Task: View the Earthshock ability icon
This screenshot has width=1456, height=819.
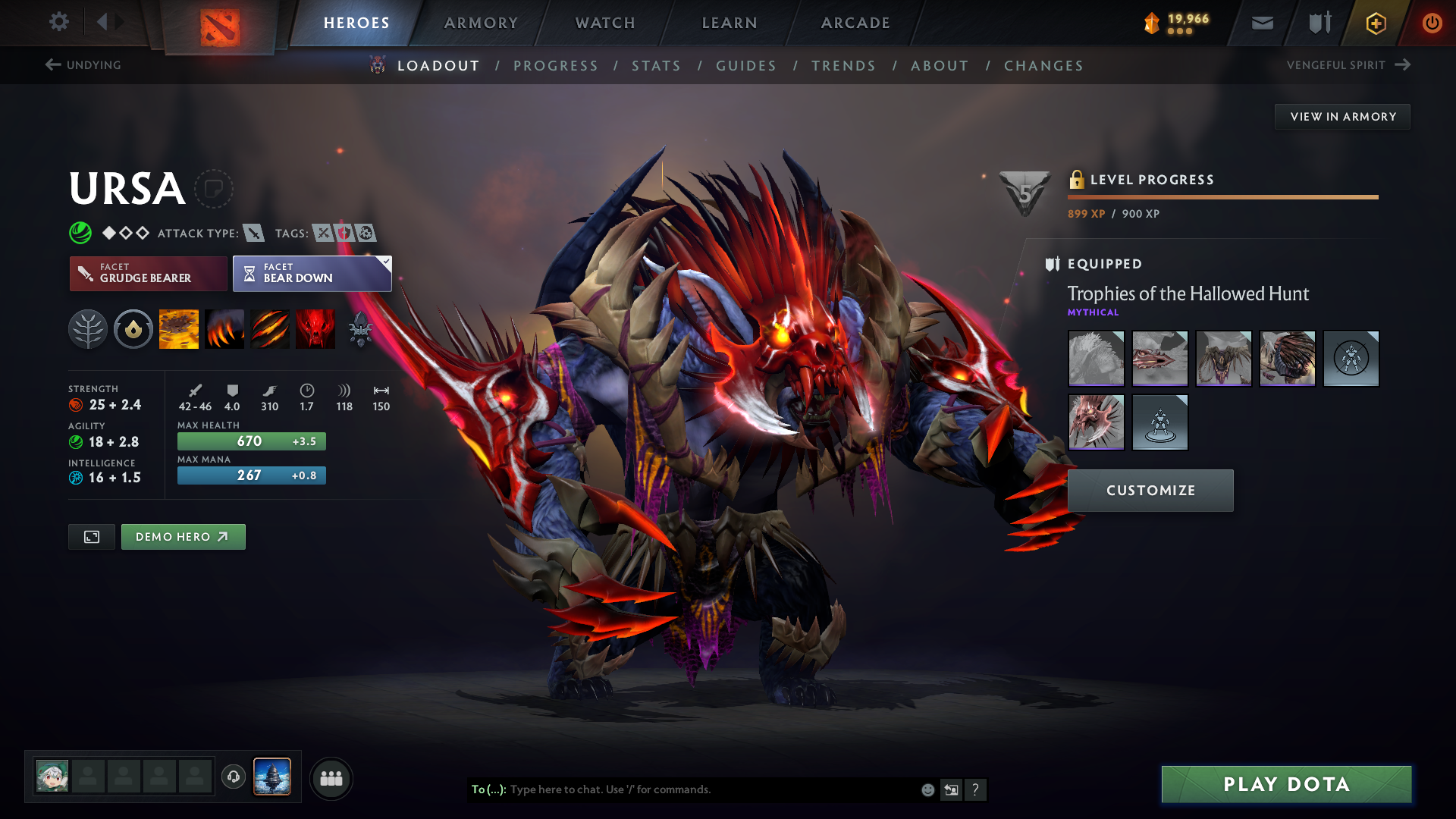Action: (179, 329)
